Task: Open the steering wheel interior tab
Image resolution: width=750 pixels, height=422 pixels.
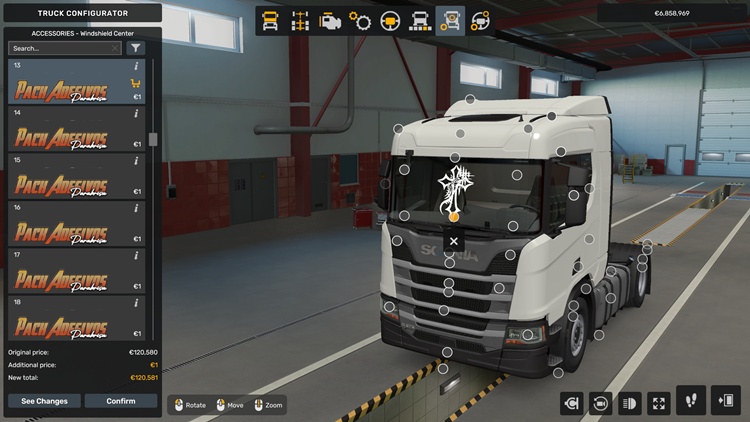Action: [390, 20]
